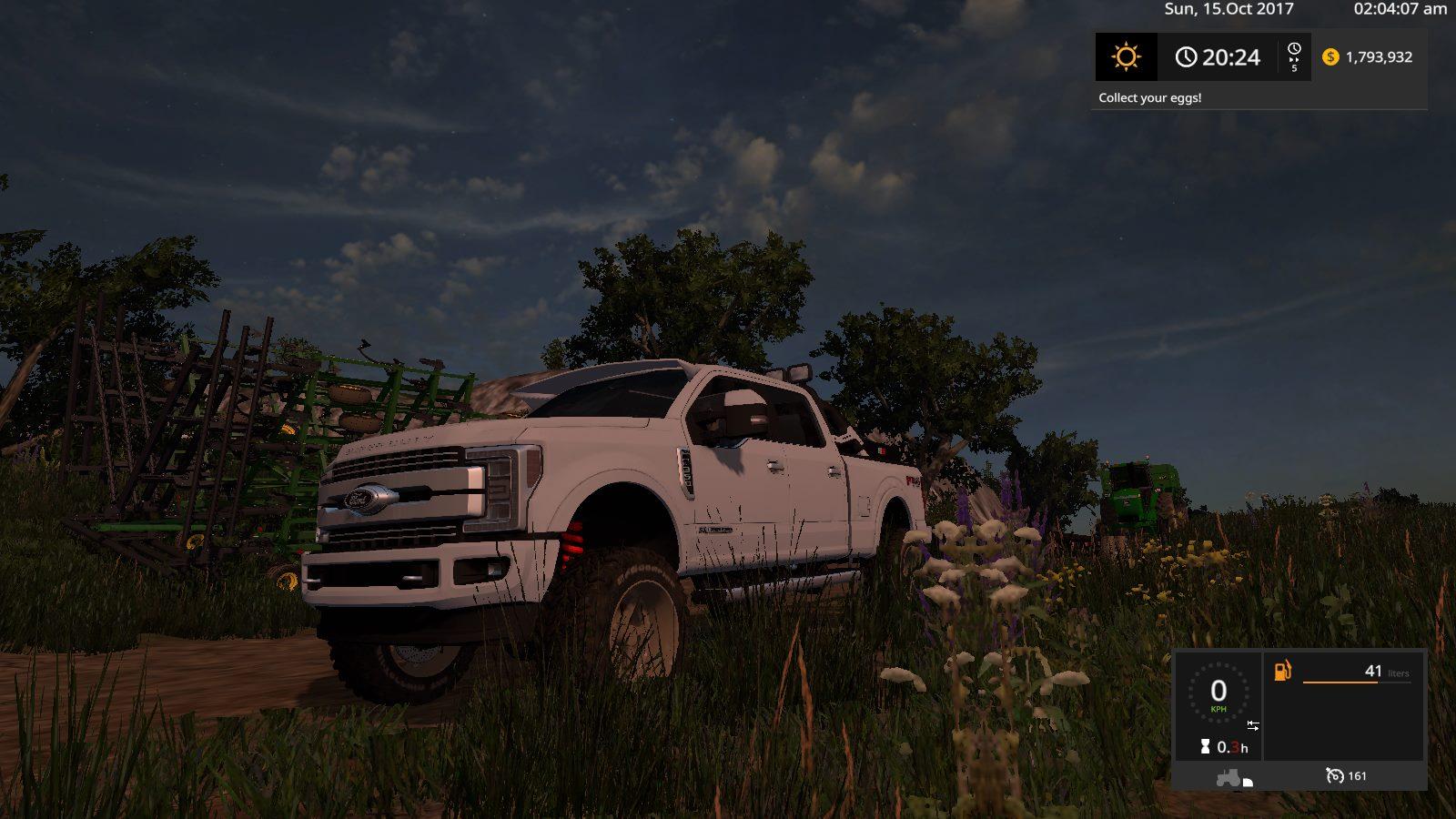
Task: Select the time scale fast-forward icon
Action: [1294, 56]
